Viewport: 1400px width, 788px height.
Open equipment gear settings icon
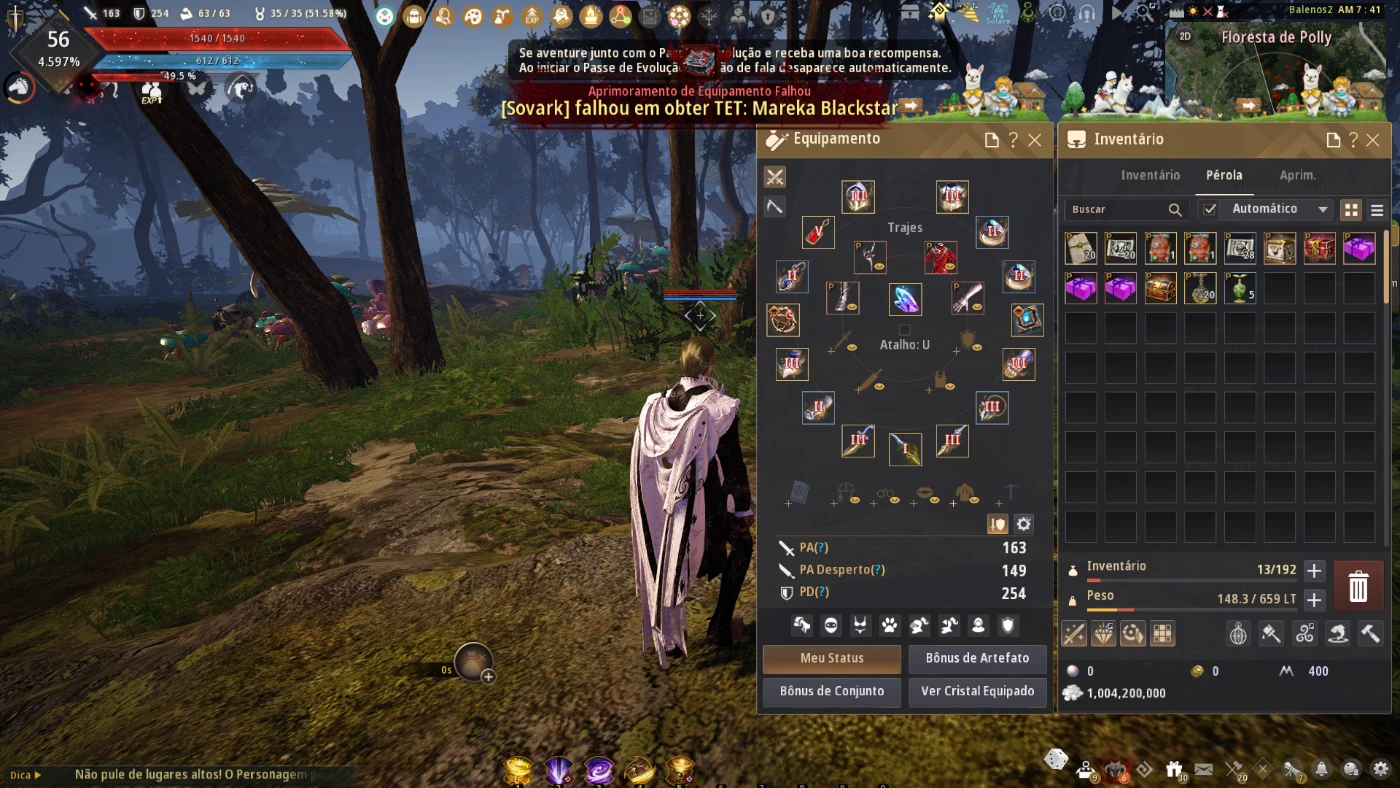1023,524
